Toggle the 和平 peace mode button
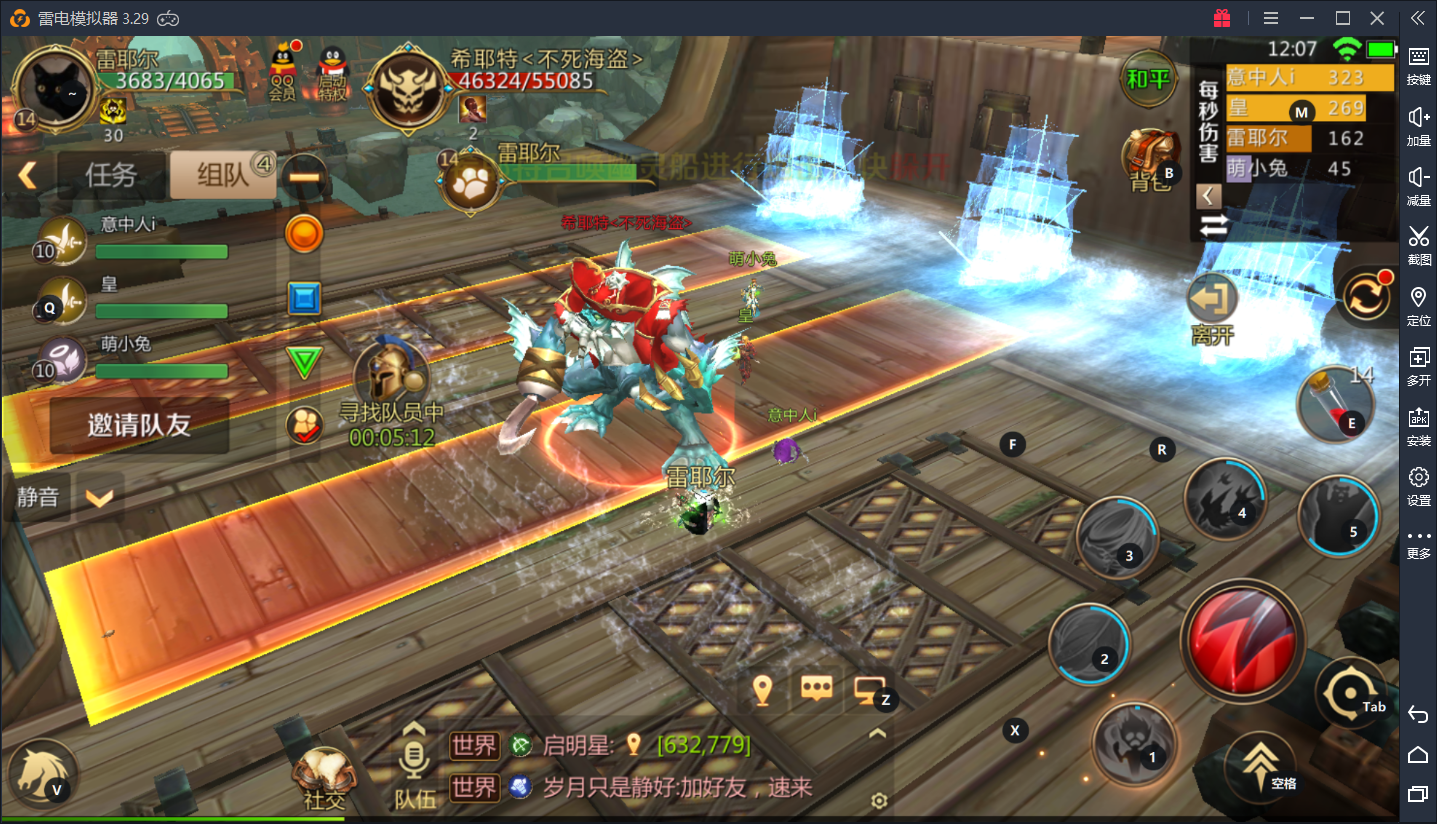Viewport: 1437px width, 824px height. [1147, 79]
